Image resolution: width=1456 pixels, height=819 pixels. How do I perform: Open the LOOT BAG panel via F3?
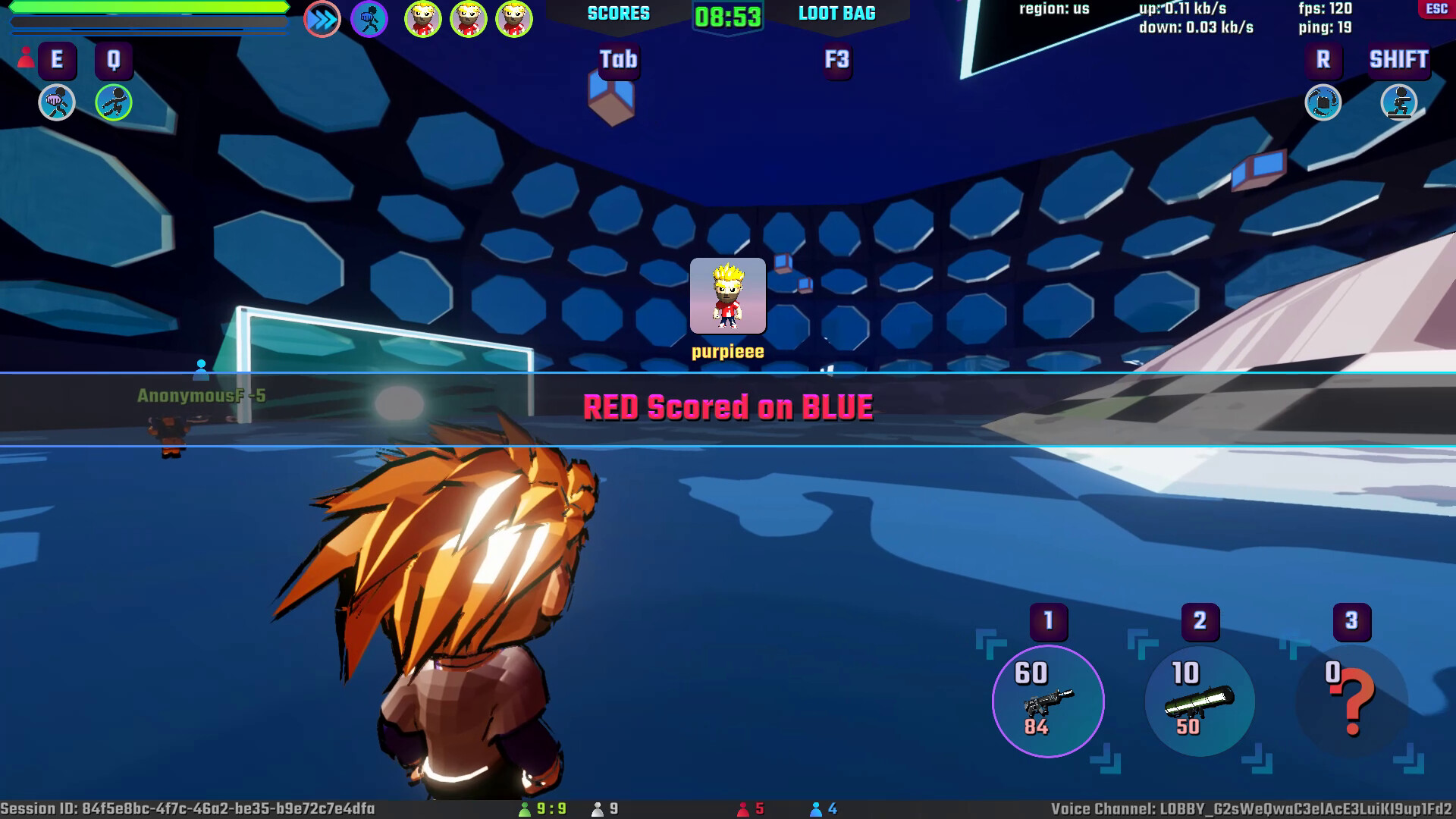[x=837, y=61]
